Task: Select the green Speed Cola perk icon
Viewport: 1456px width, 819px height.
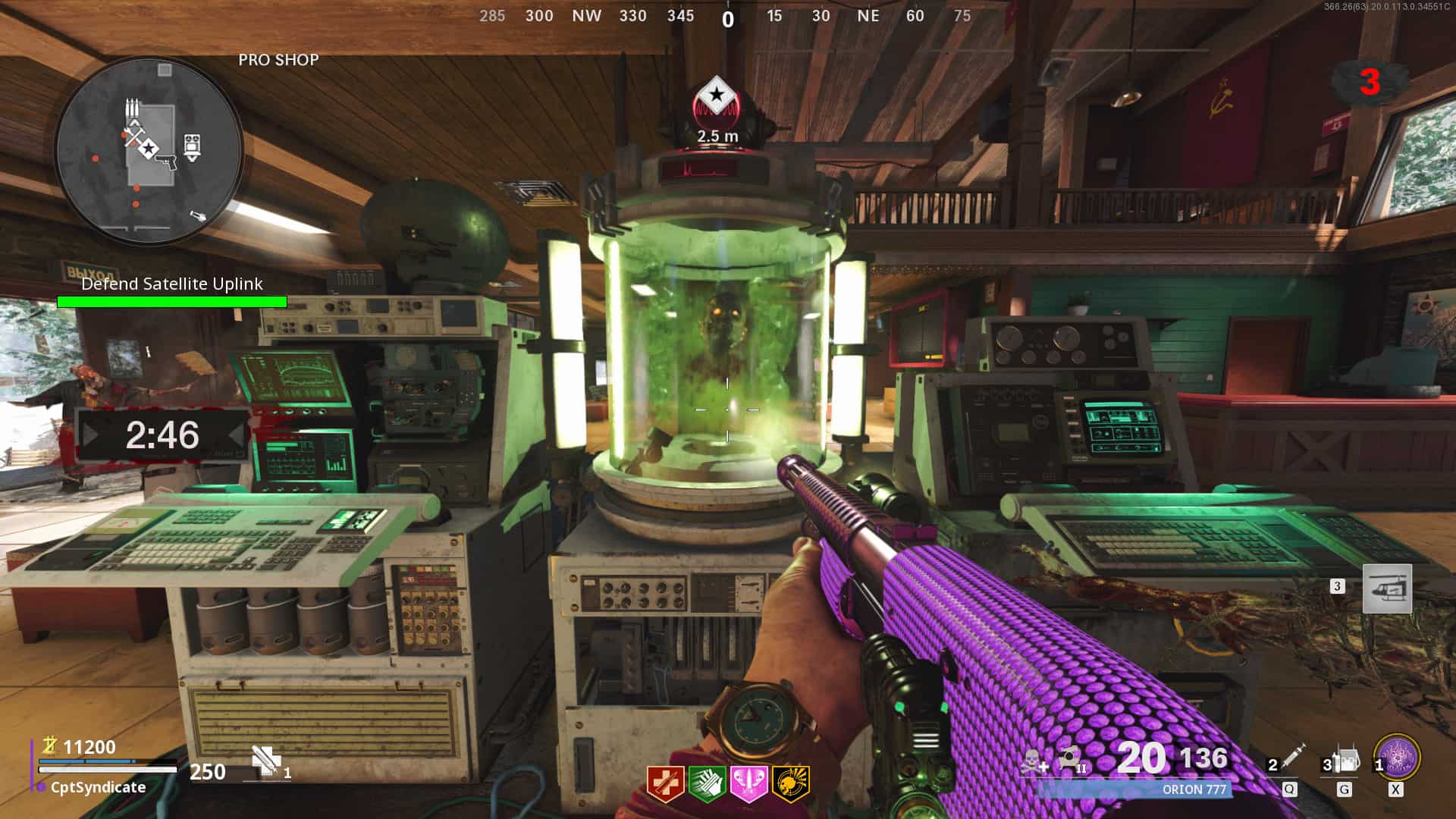Action: (x=707, y=783)
